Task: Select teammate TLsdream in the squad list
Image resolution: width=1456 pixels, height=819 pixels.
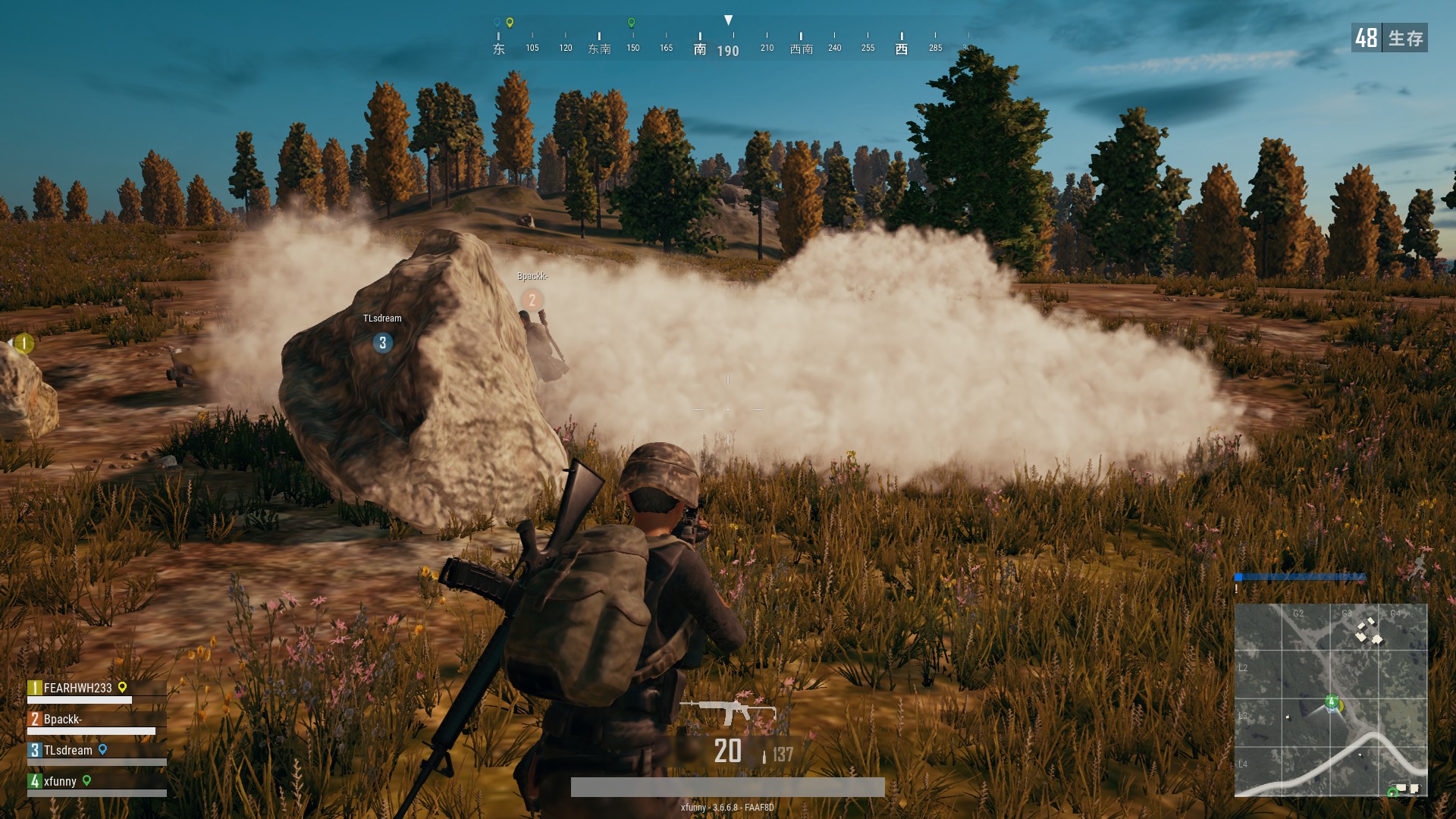Action: tap(67, 750)
